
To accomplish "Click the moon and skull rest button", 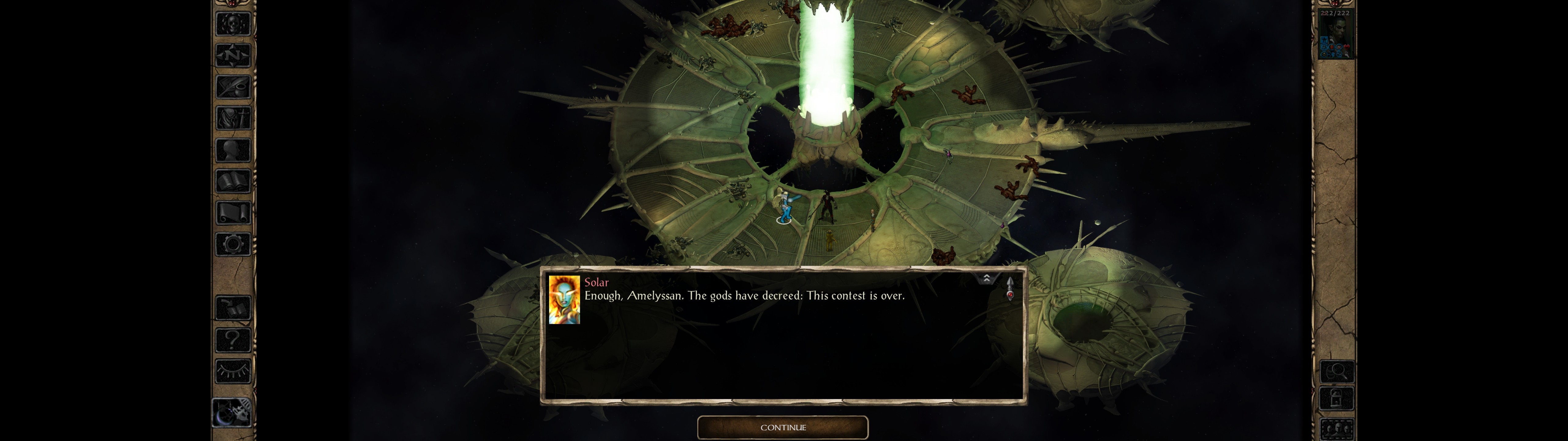I will pyautogui.click(x=232, y=413).
